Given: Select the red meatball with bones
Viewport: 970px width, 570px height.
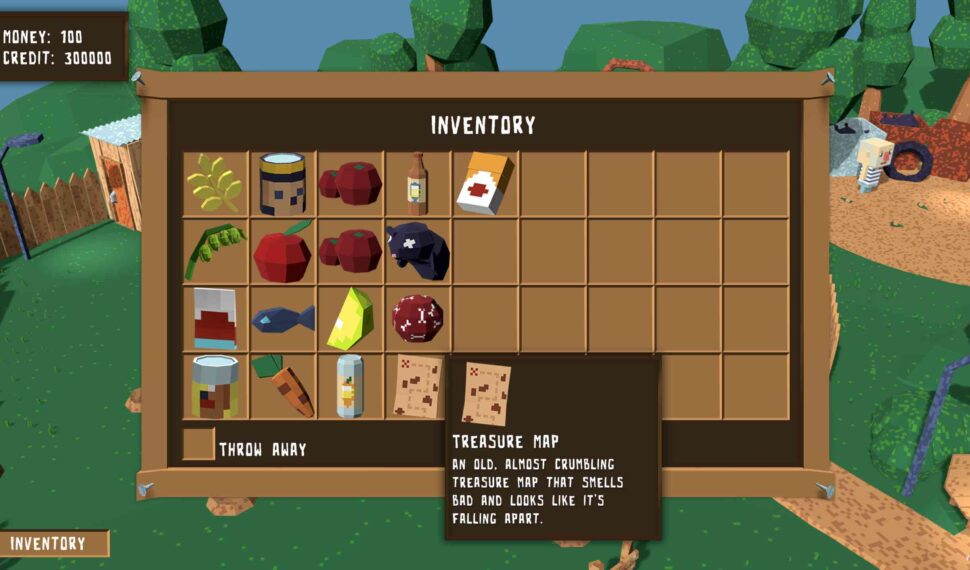Looking at the screenshot, I should (x=417, y=319).
